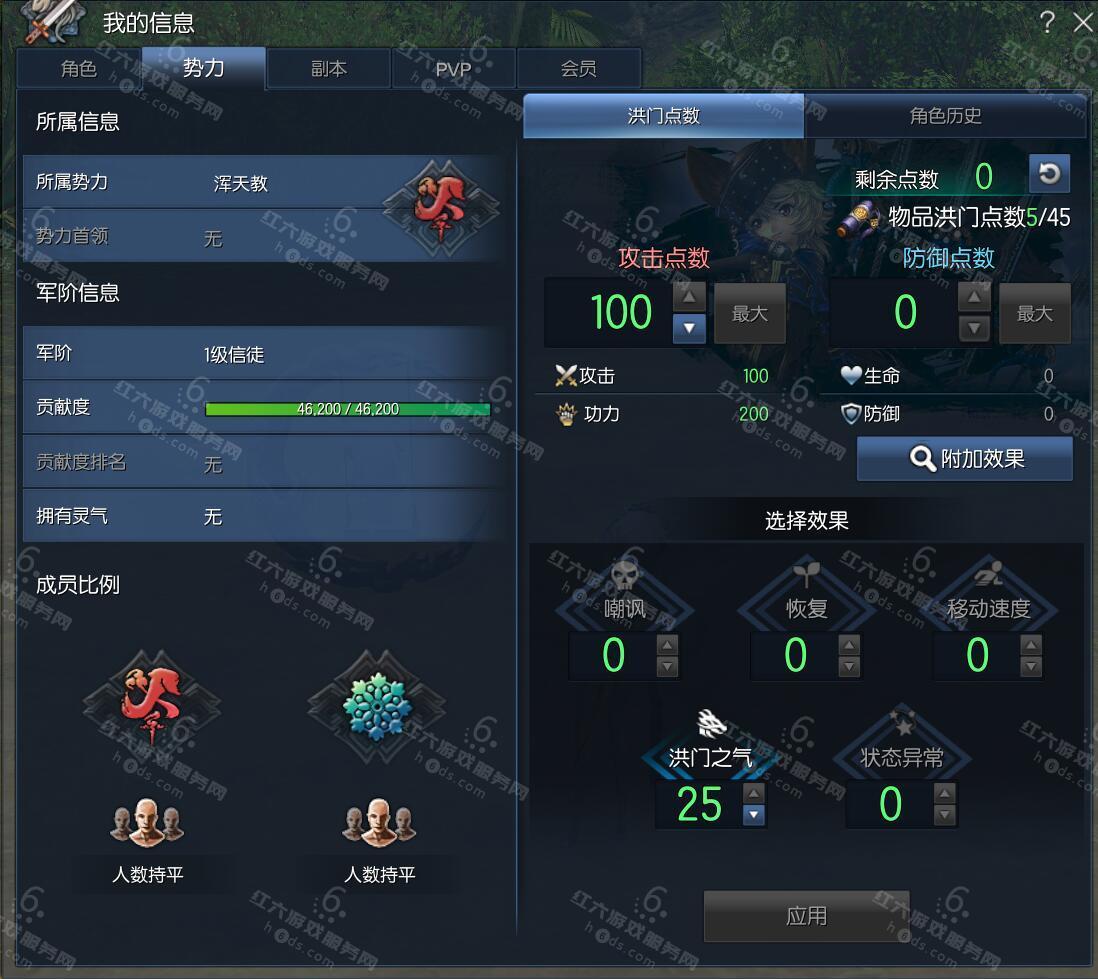
Task: Open the 副本 tab
Action: (328, 68)
